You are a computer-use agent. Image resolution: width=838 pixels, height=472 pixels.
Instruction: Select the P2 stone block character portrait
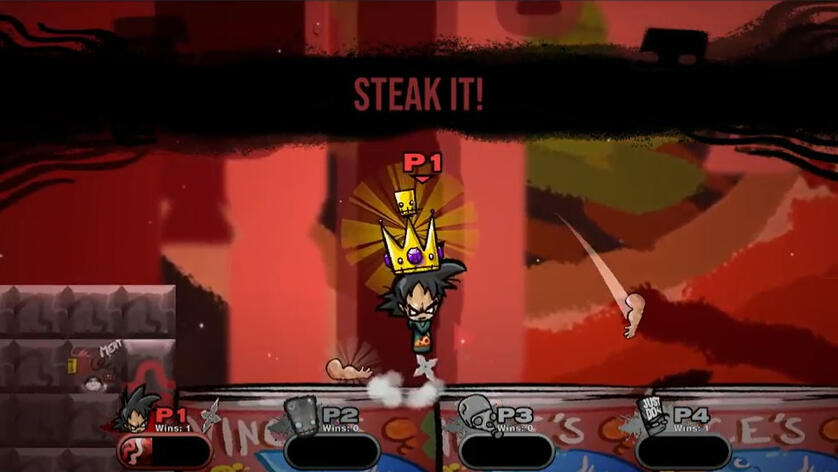tap(301, 413)
